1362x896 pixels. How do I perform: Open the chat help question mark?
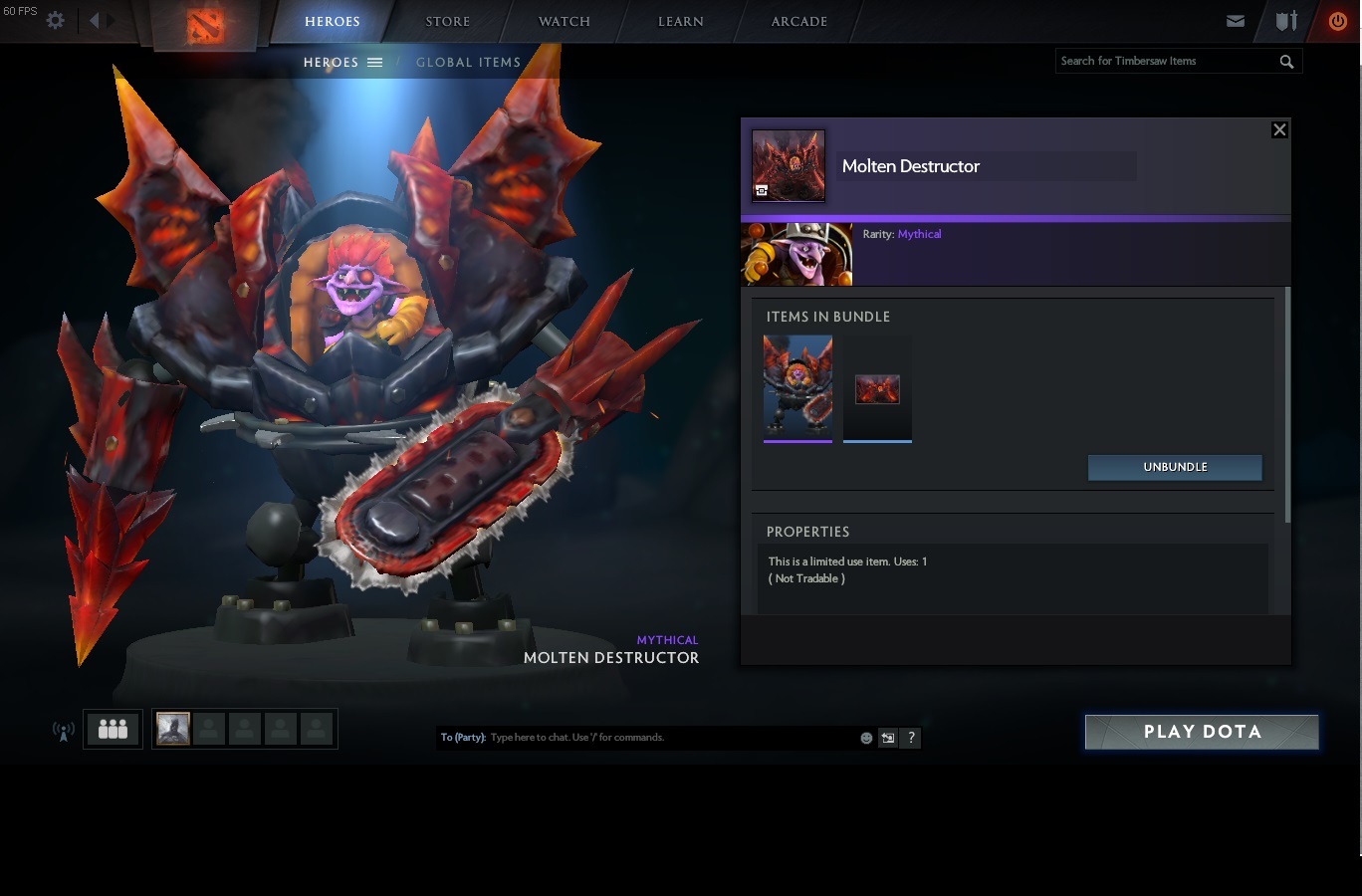tap(910, 738)
